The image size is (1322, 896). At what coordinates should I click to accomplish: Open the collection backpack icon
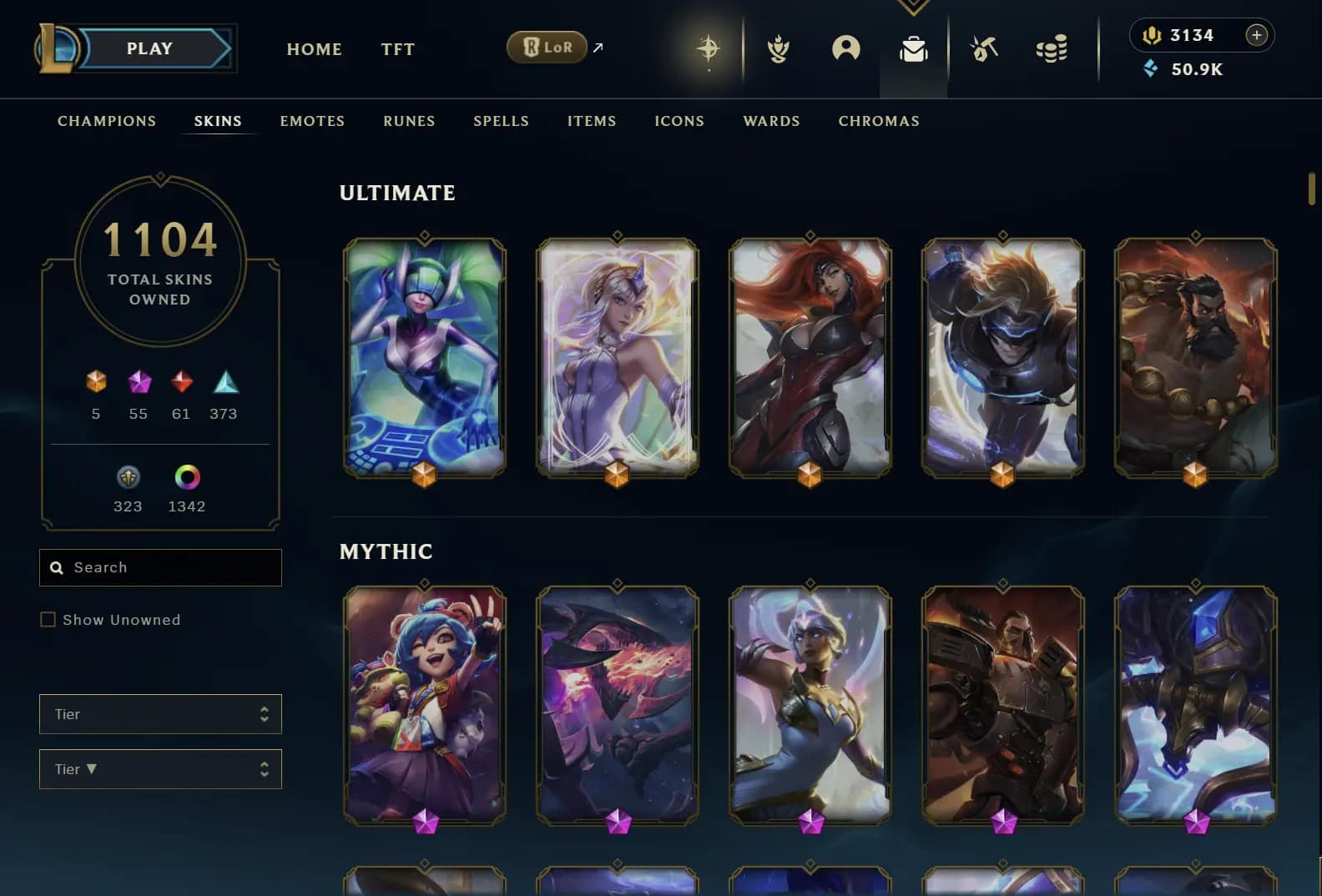click(913, 49)
